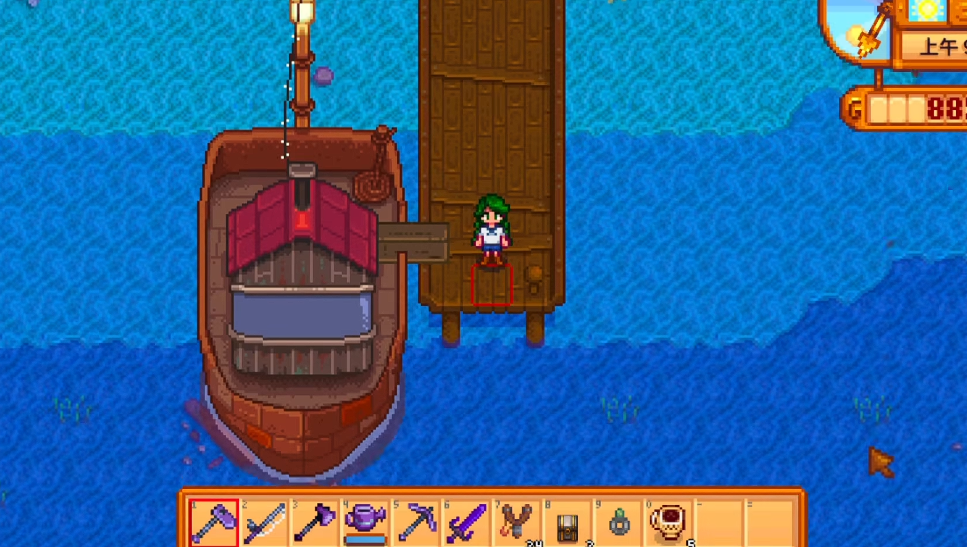Select the ring item slot

pyautogui.click(x=618, y=522)
